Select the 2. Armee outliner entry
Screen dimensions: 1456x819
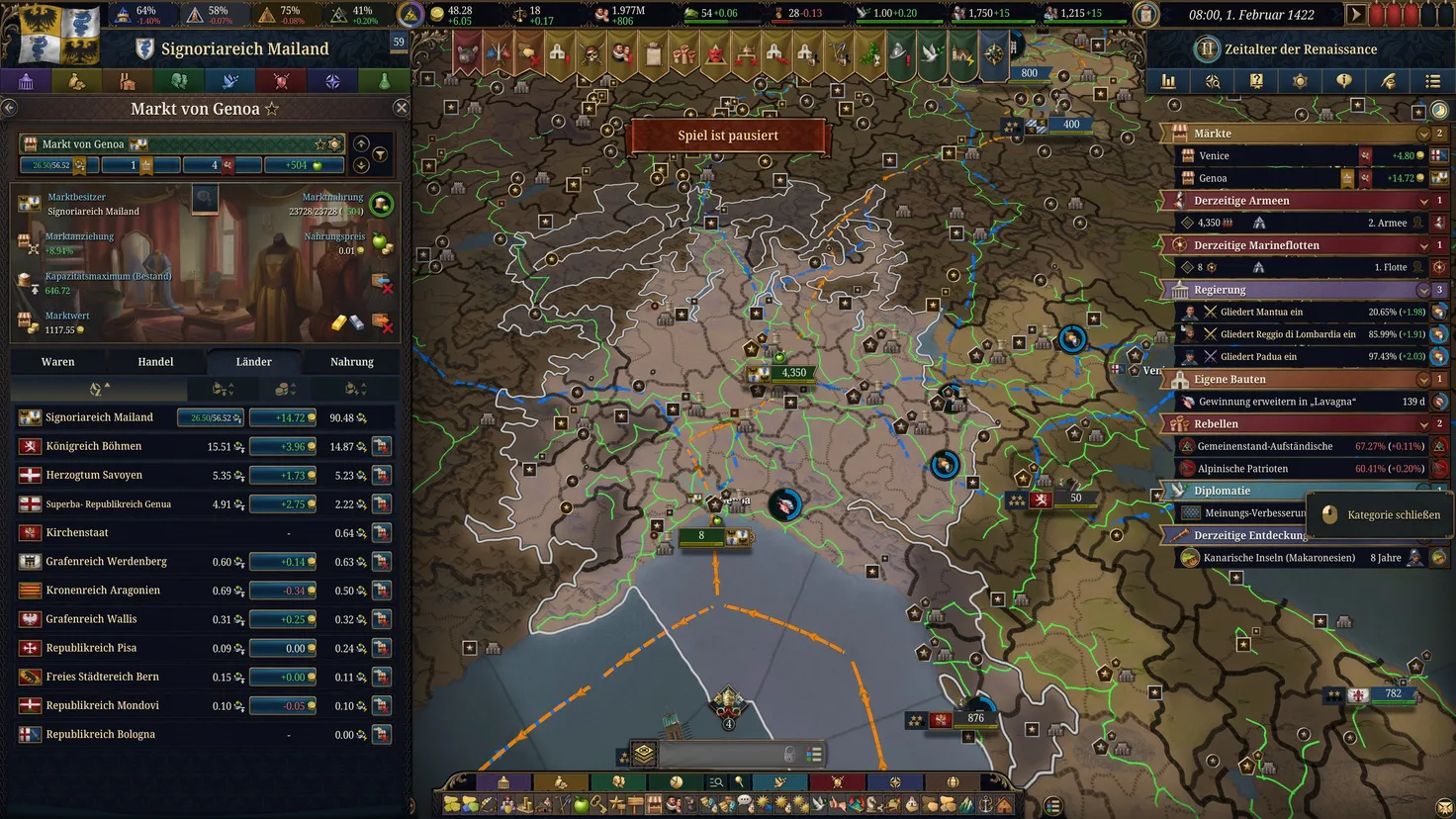[x=1386, y=224]
